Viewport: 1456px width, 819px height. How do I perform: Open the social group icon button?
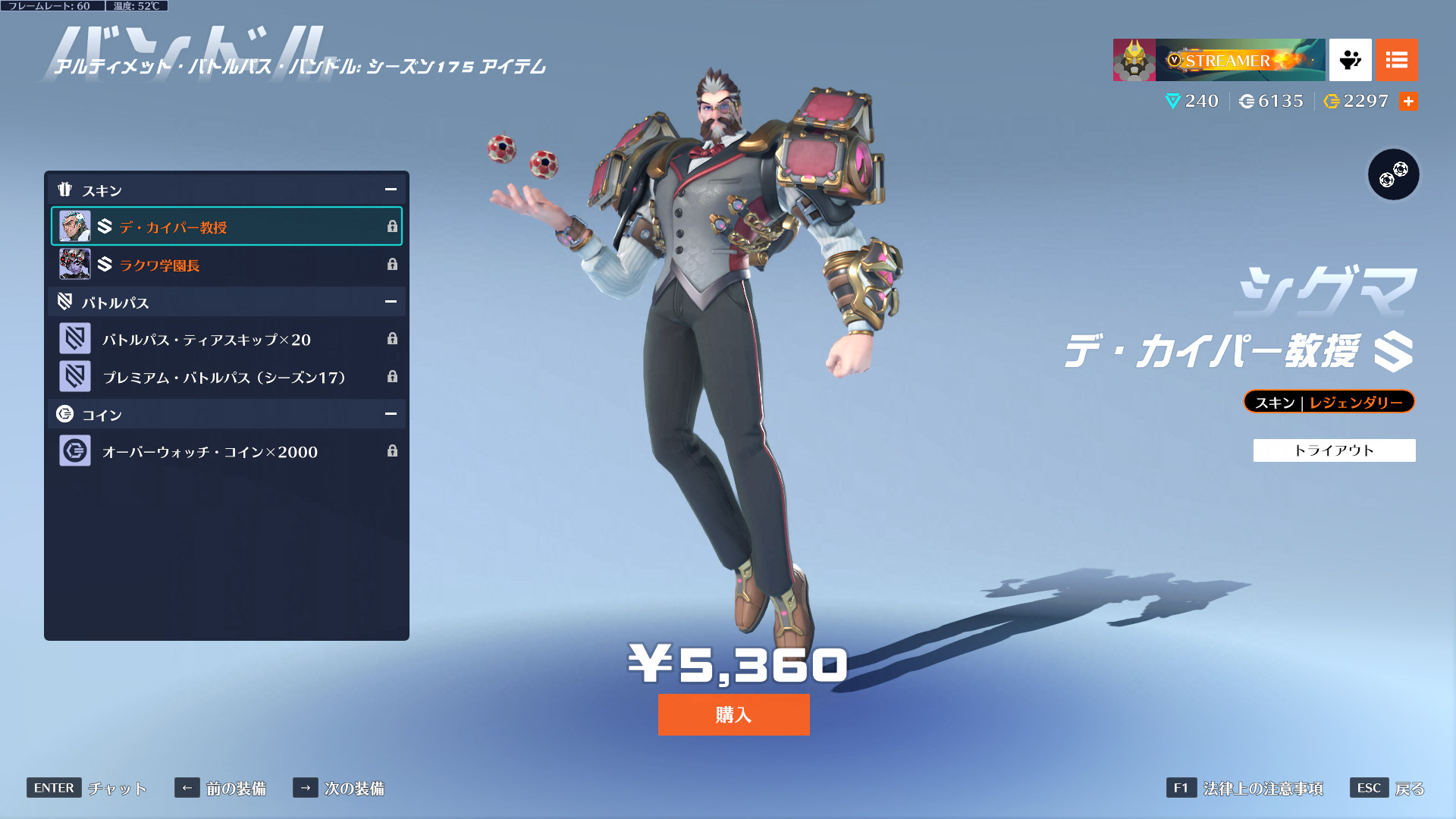1350,60
